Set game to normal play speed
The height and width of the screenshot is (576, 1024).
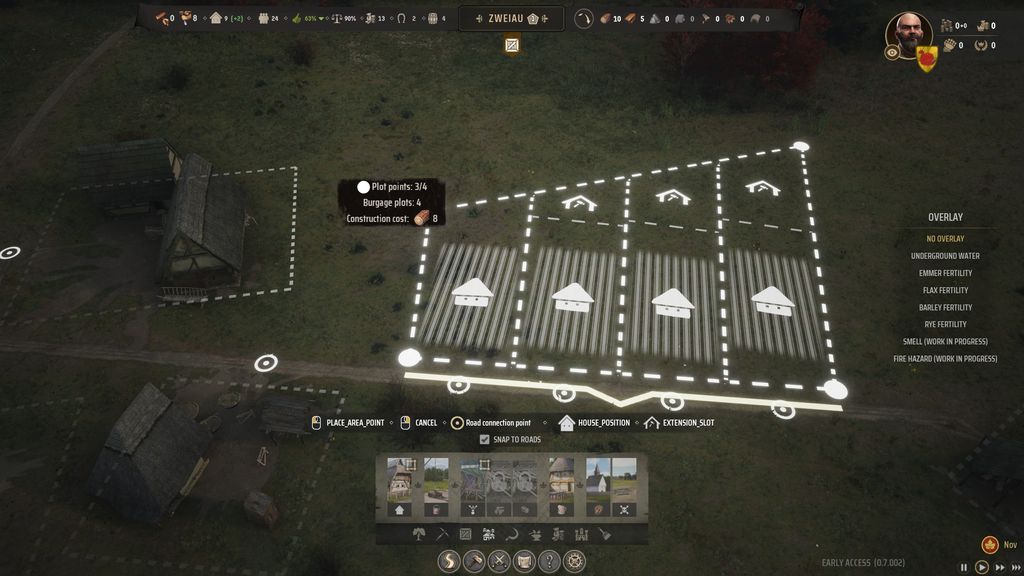(983, 567)
